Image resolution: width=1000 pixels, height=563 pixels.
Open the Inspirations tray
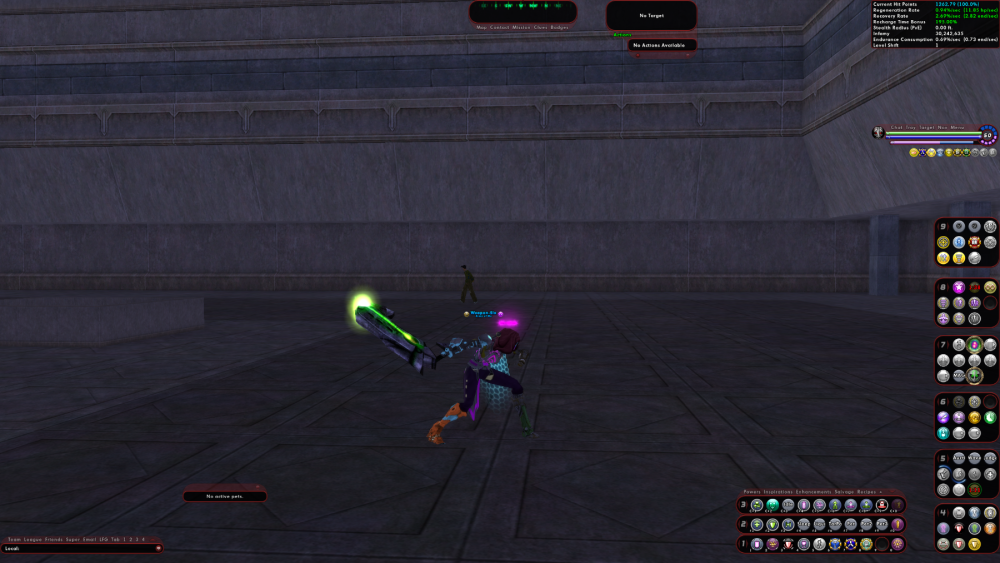click(779, 492)
